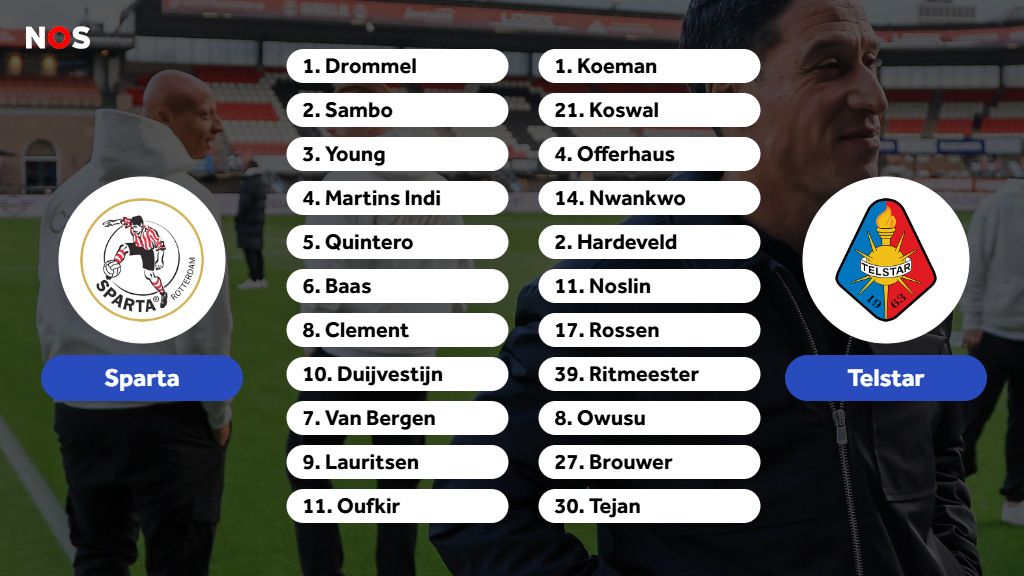Choose Lauritsen in the lineup
This screenshot has width=1024, height=576.
coord(397,462)
